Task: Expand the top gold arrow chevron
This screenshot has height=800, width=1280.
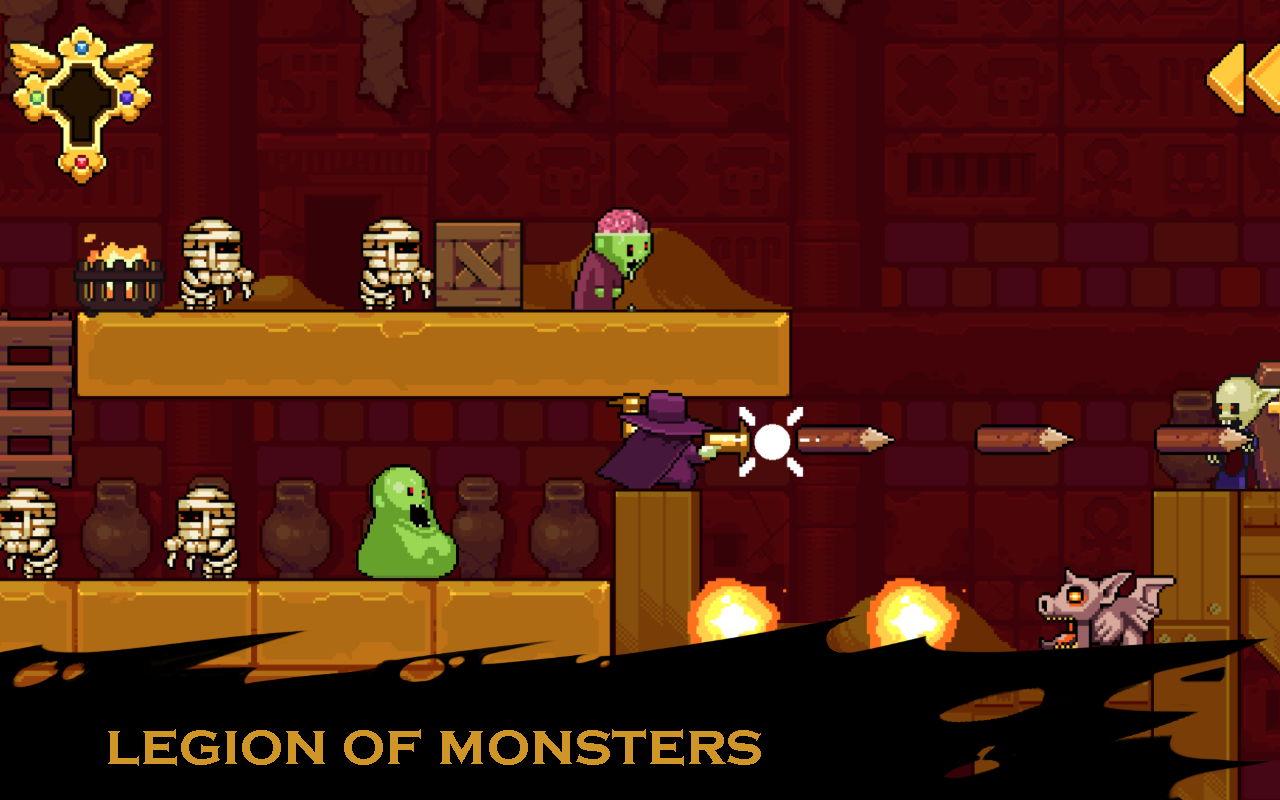Action: [1226, 78]
